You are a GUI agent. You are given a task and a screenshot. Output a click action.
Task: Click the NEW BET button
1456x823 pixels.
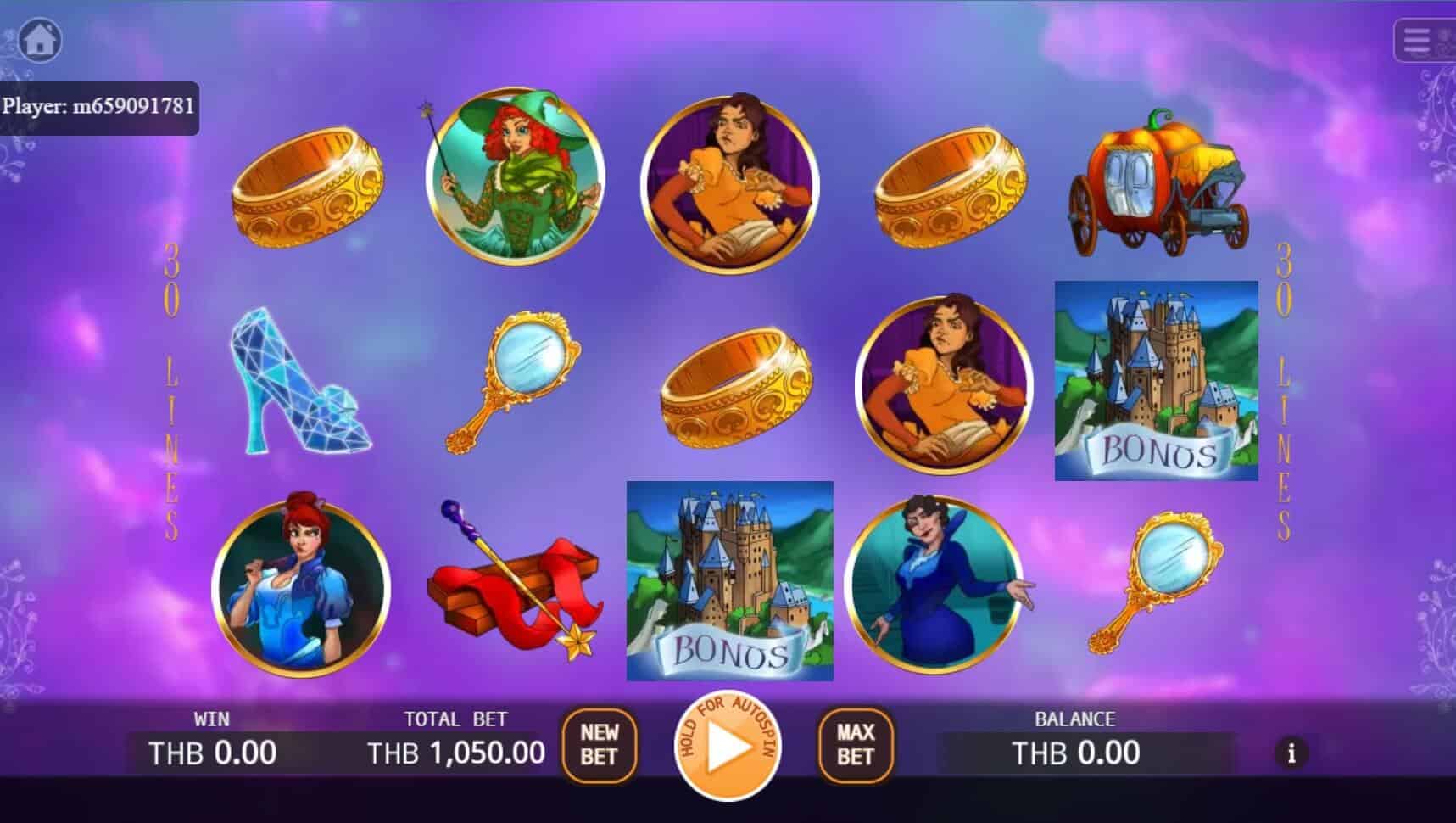click(600, 747)
